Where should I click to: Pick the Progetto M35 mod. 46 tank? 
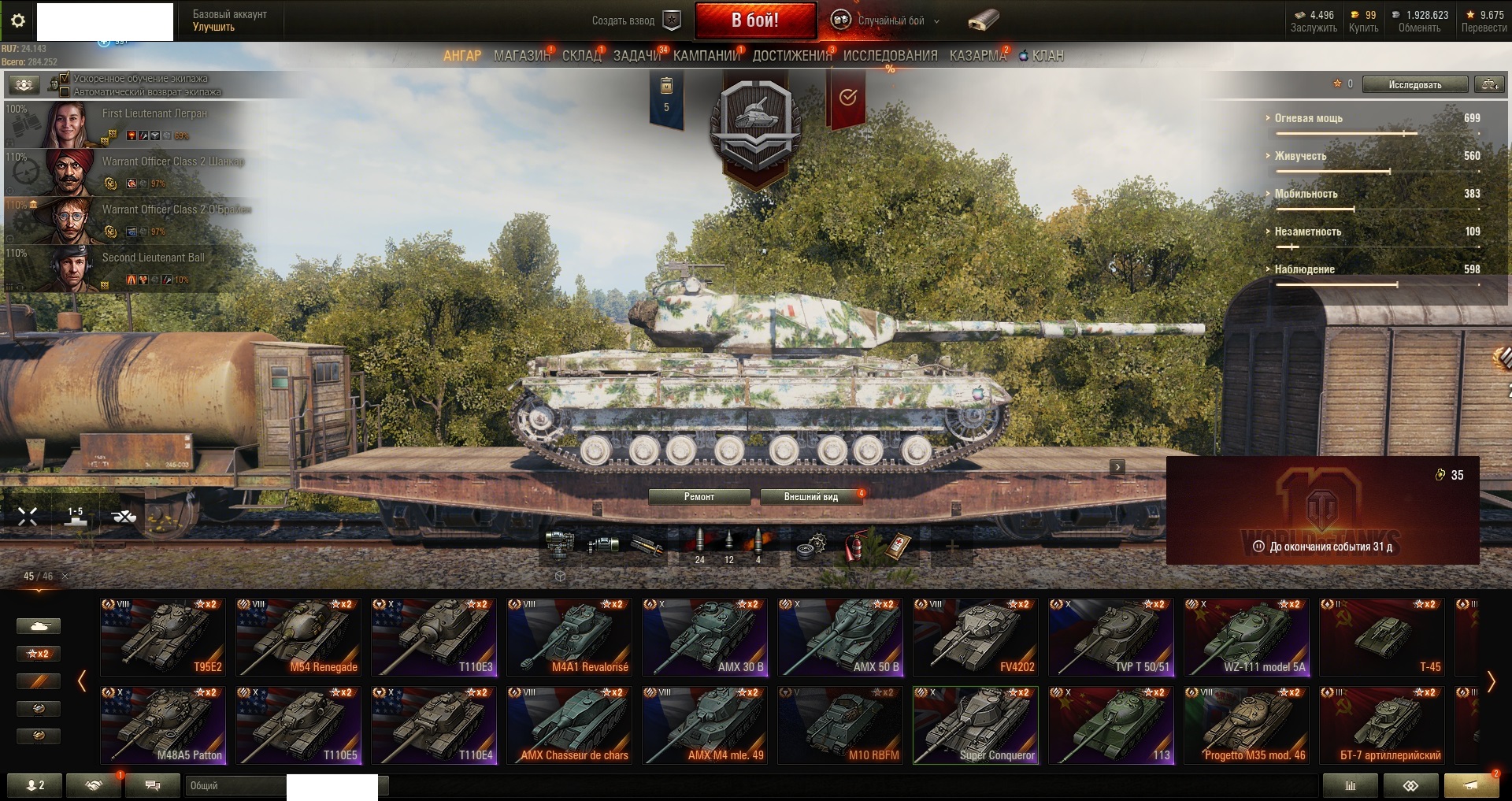click(x=1247, y=725)
